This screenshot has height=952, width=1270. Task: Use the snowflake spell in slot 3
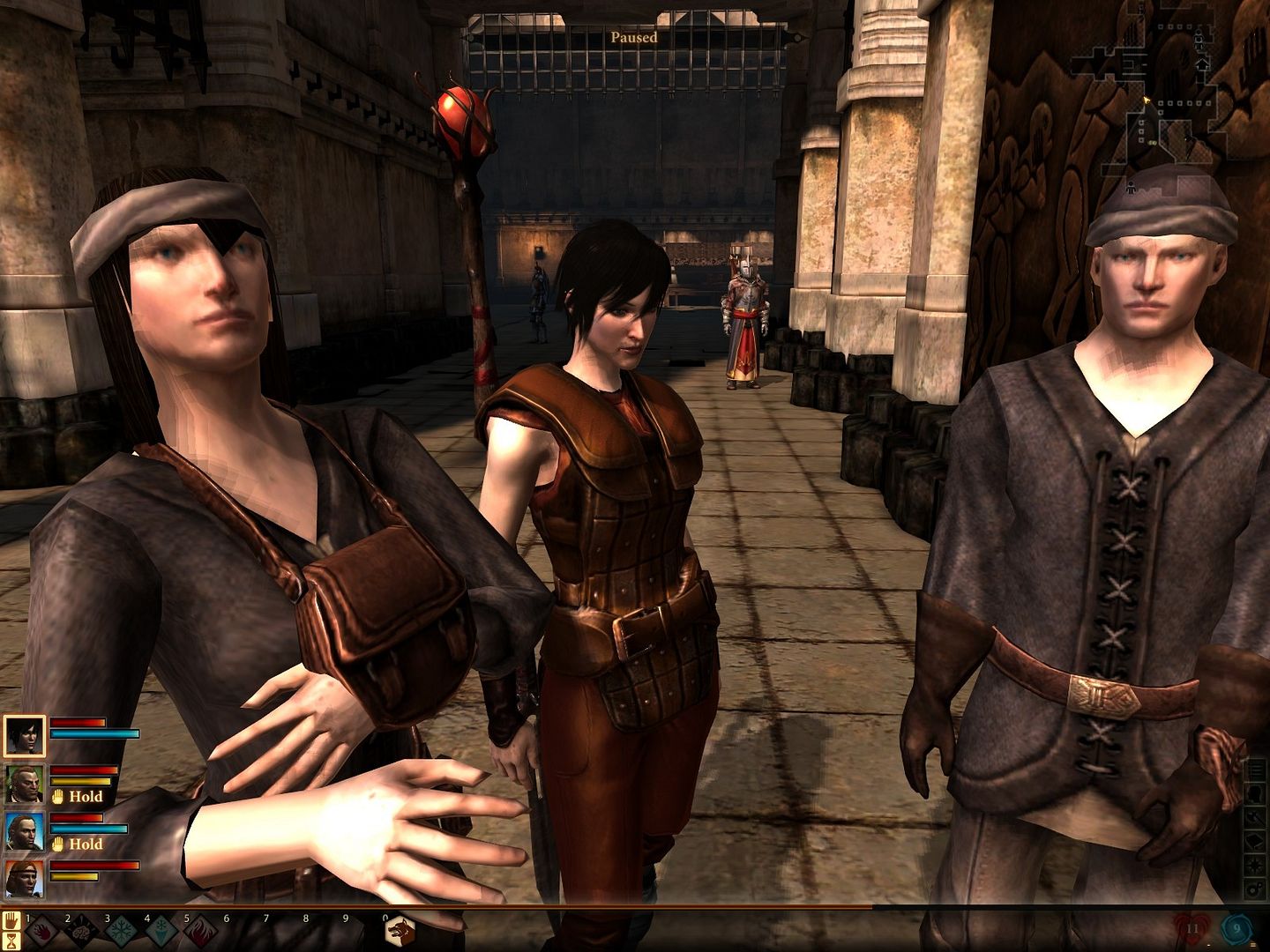point(120,933)
